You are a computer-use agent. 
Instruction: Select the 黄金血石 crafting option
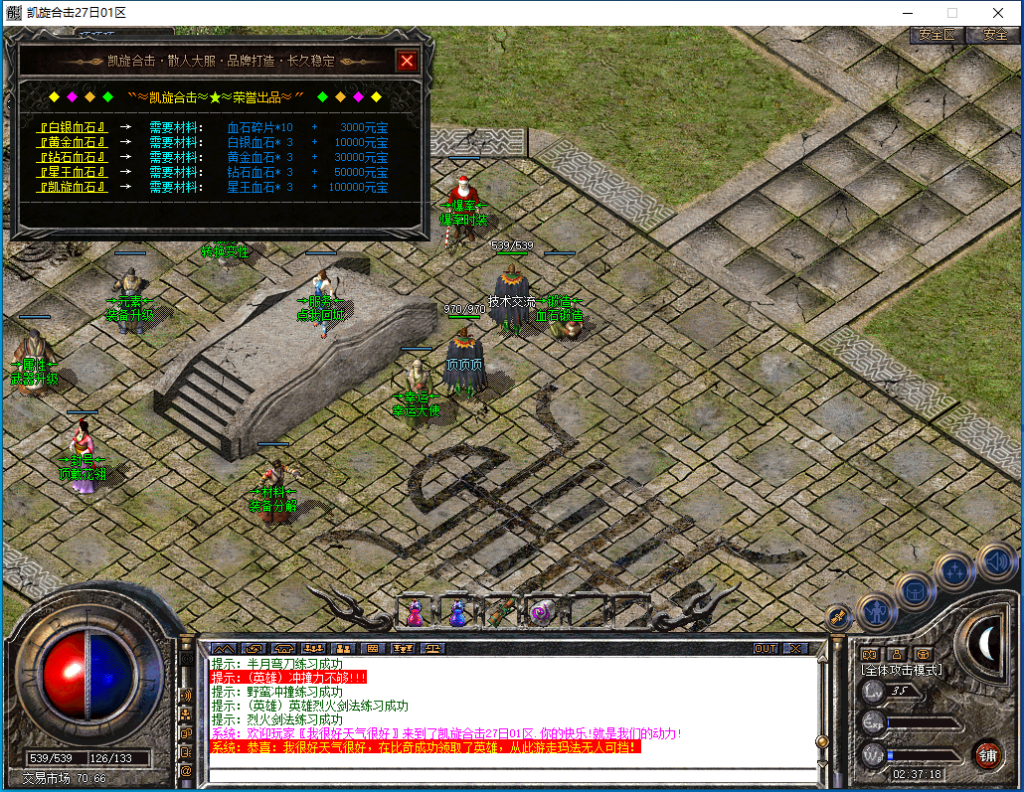[x=72, y=143]
